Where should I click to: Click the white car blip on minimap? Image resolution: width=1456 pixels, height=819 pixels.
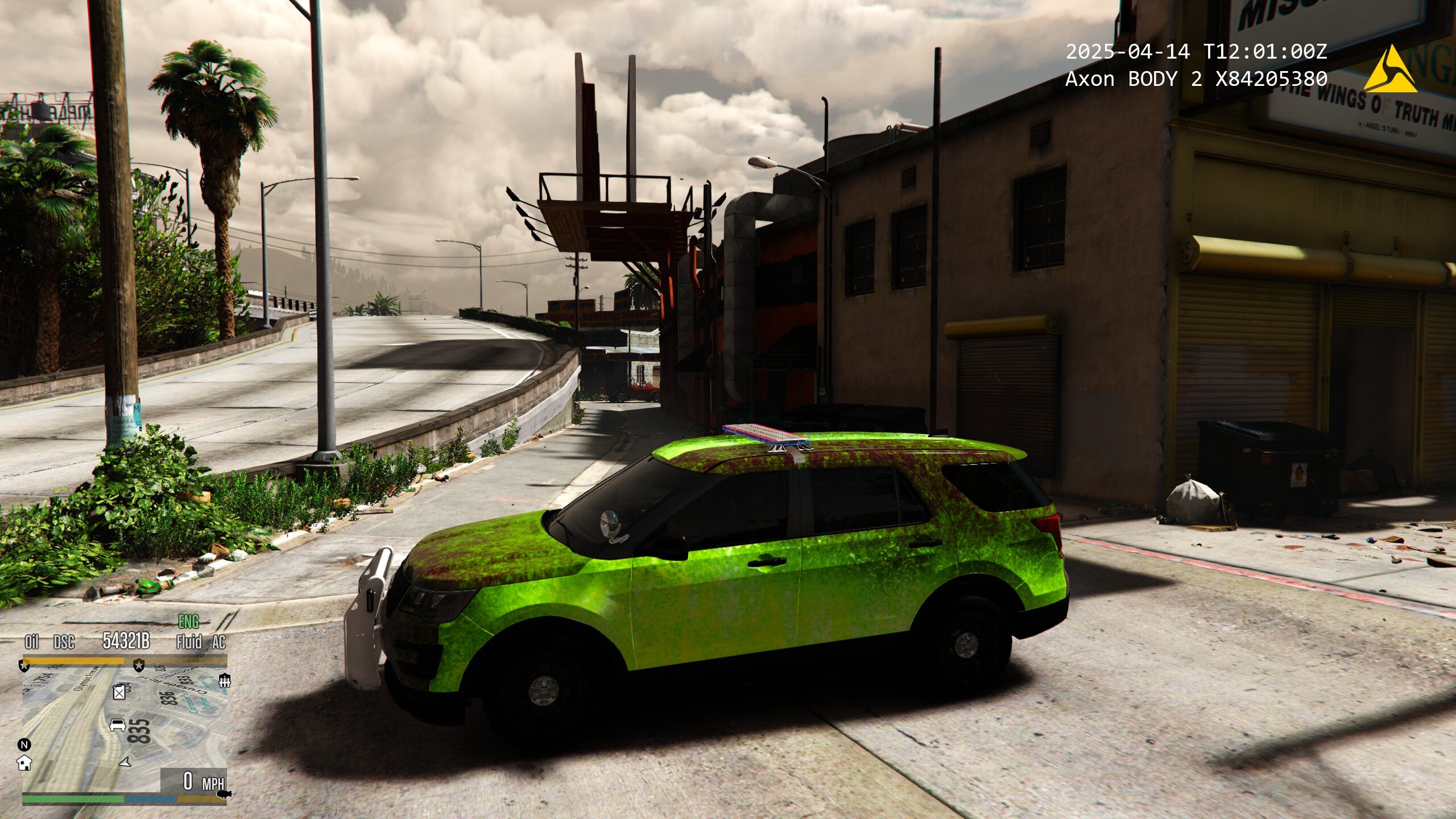(118, 725)
